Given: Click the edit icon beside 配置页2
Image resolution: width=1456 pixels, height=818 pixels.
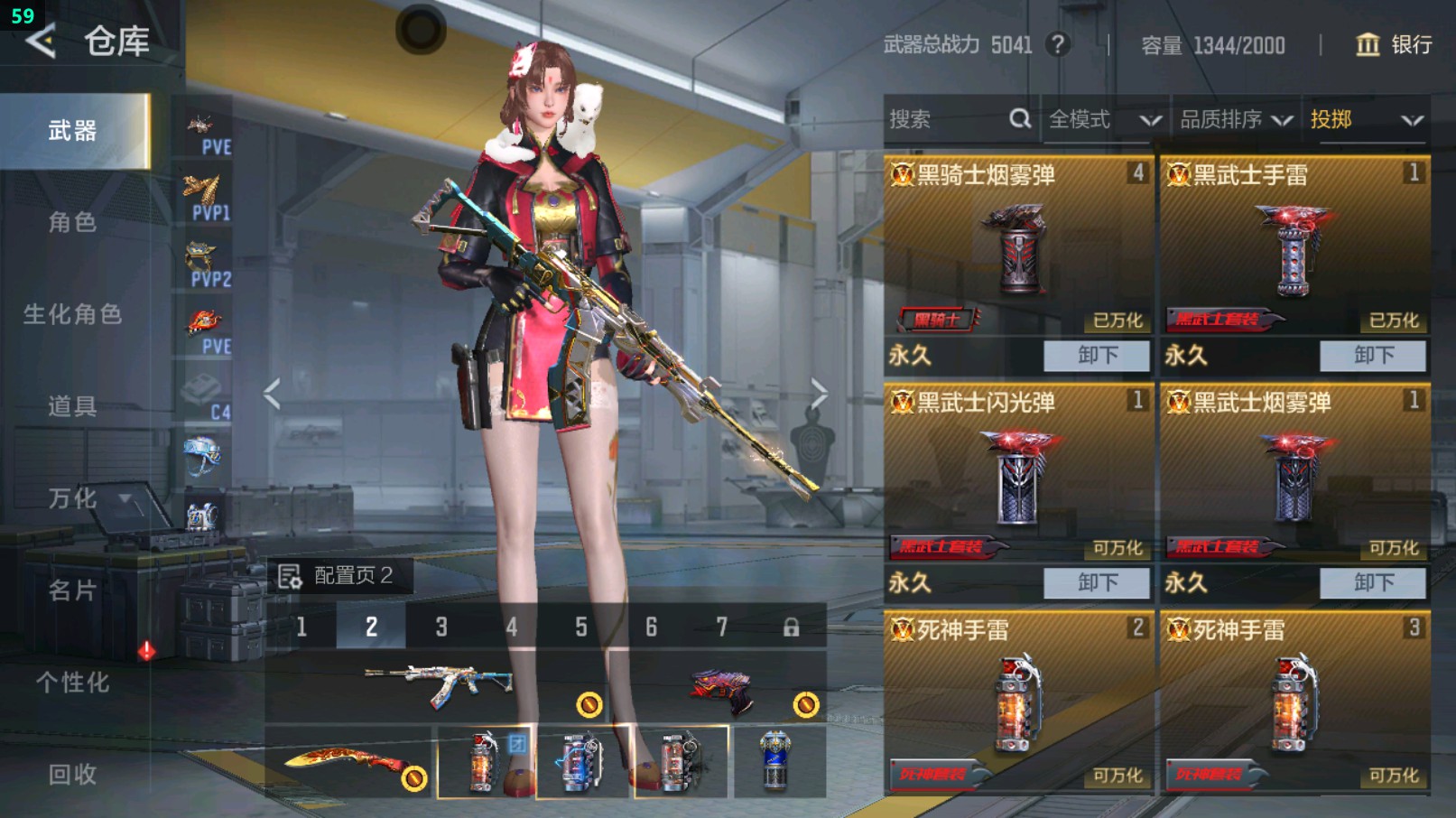Looking at the screenshot, I should point(291,574).
